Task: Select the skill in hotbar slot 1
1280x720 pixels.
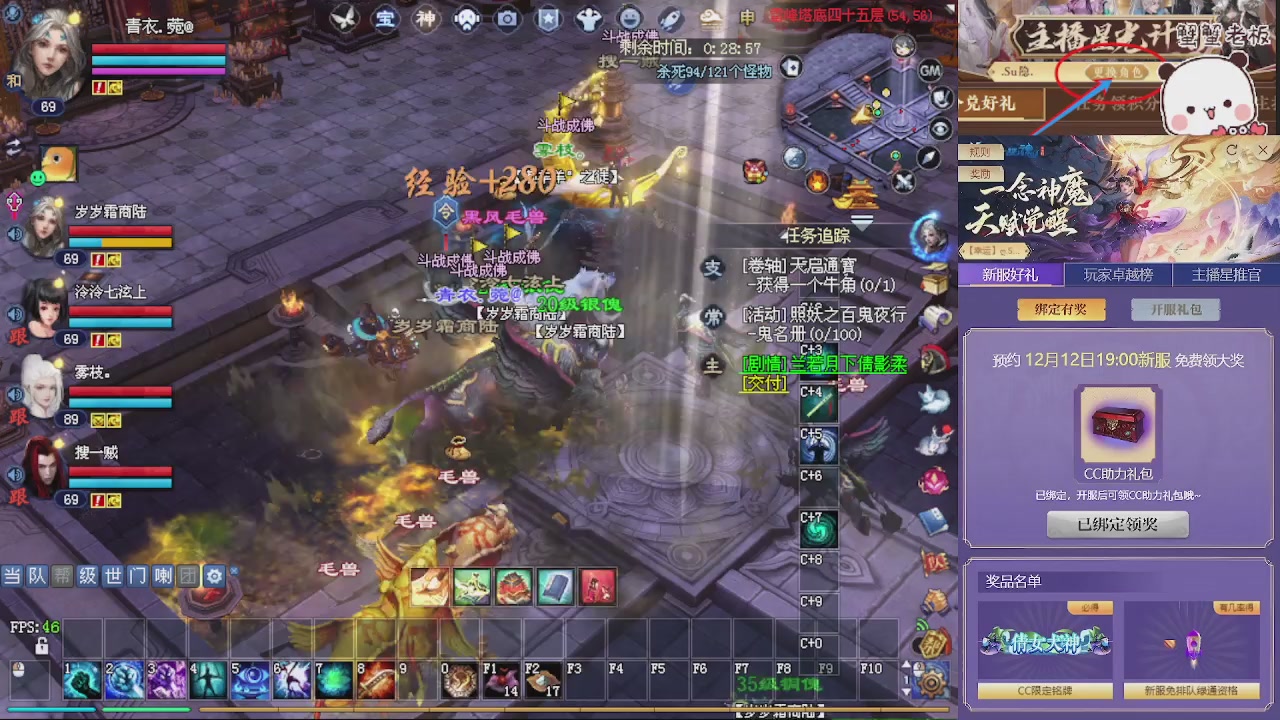Action: [82, 680]
